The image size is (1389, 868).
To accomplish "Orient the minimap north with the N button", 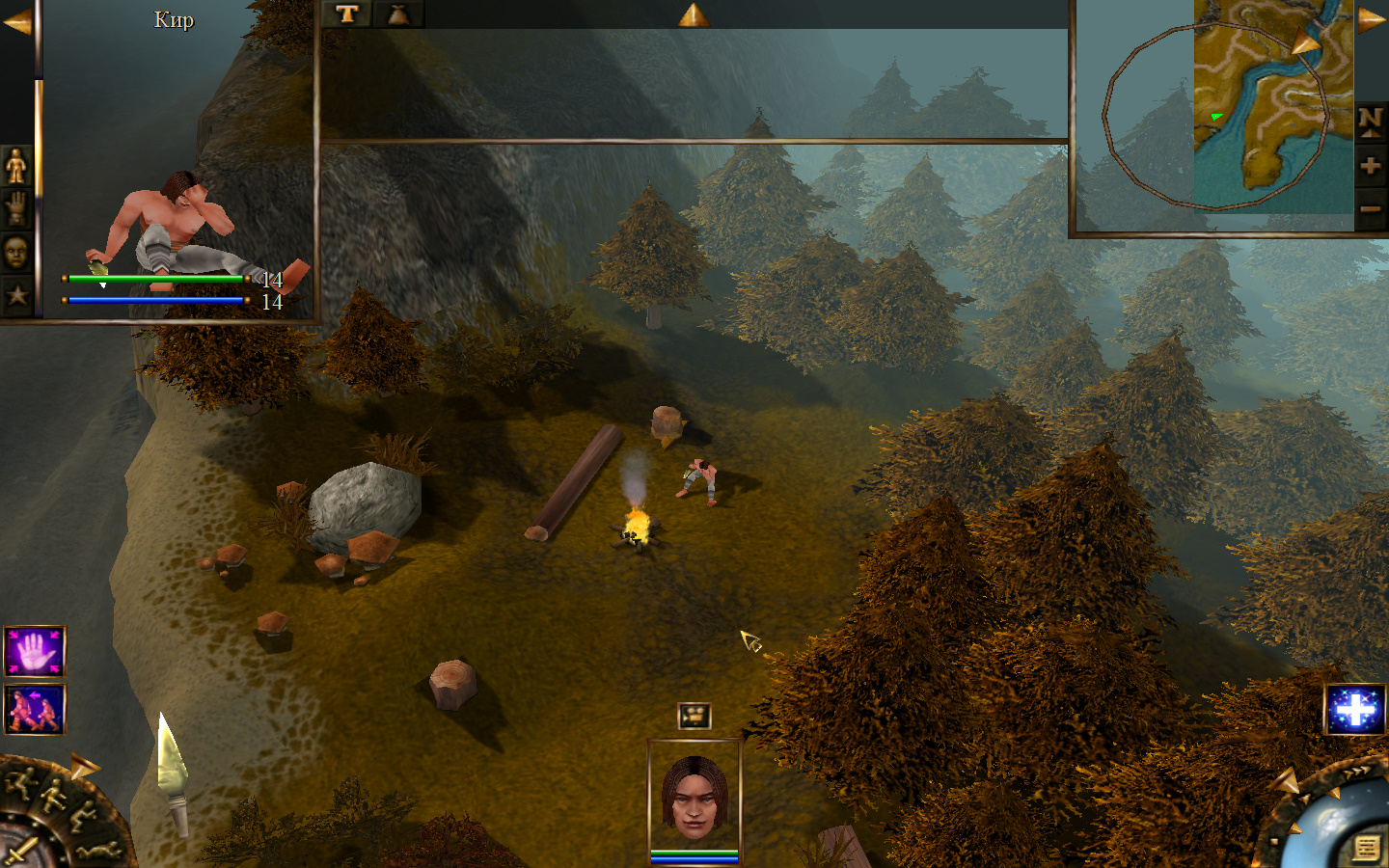I will coord(1371,121).
